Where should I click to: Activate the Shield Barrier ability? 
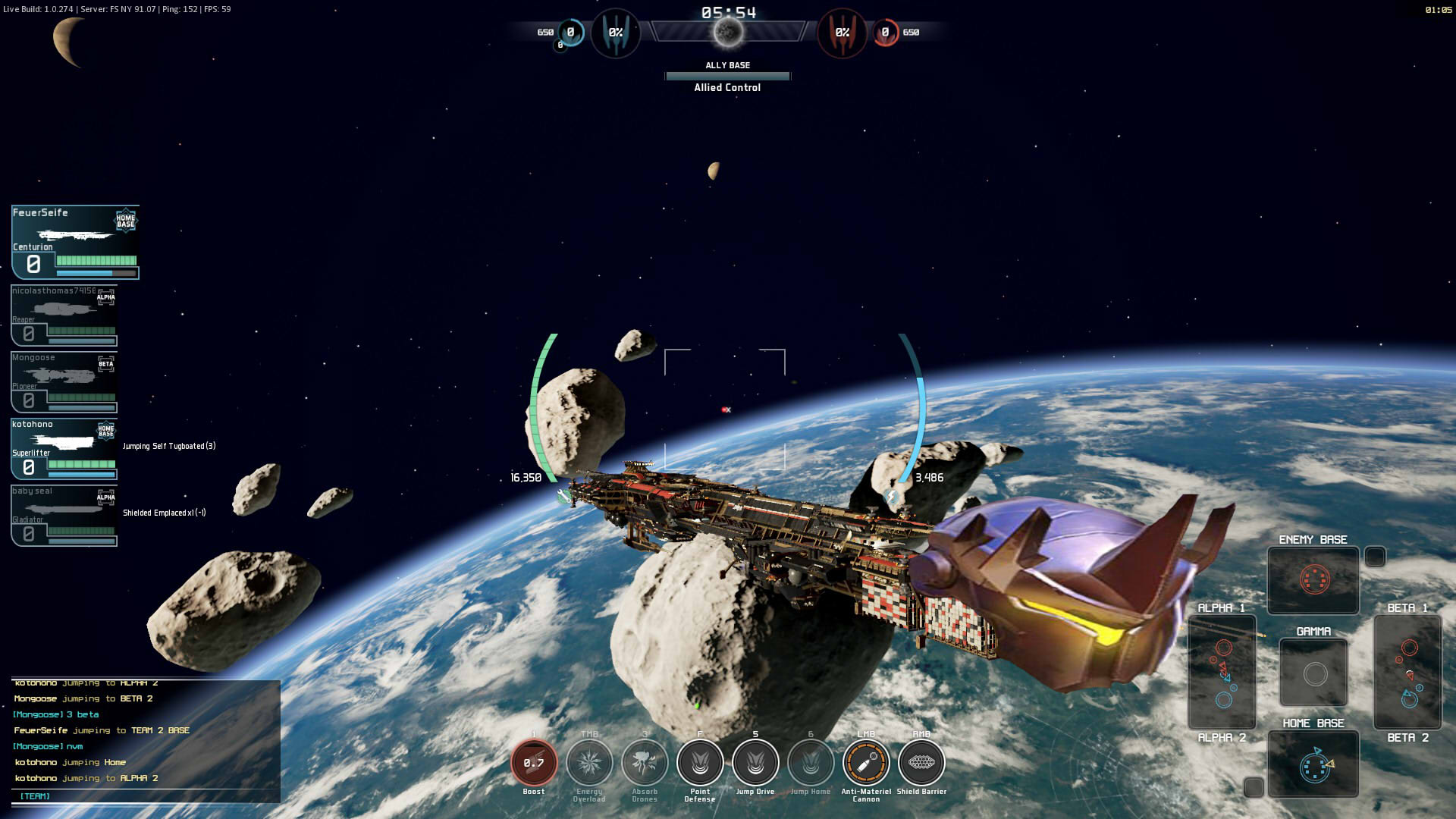tap(921, 763)
